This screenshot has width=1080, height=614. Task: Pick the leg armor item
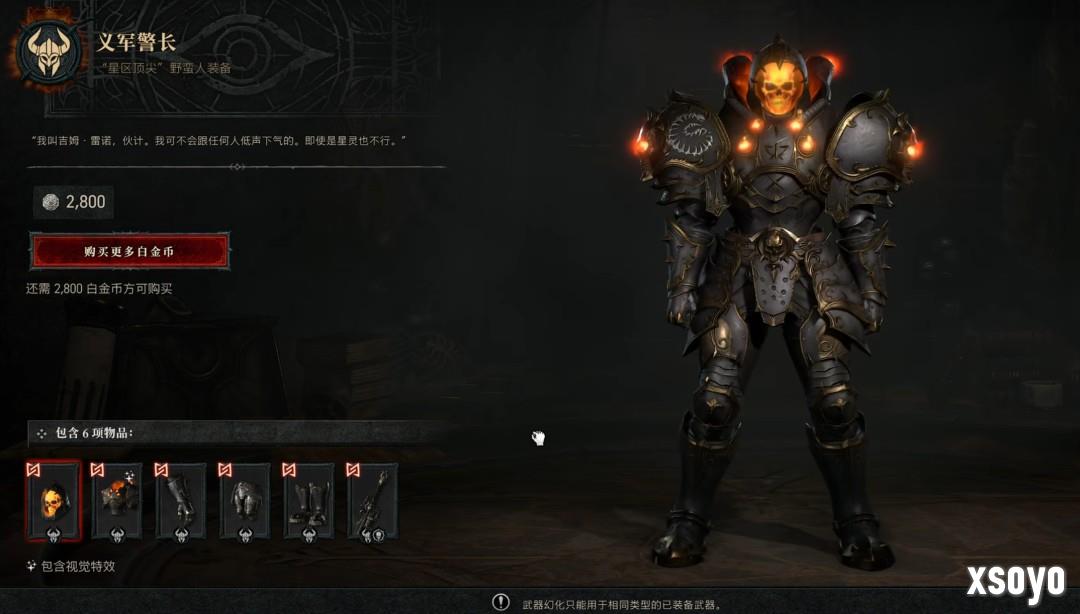tap(245, 501)
